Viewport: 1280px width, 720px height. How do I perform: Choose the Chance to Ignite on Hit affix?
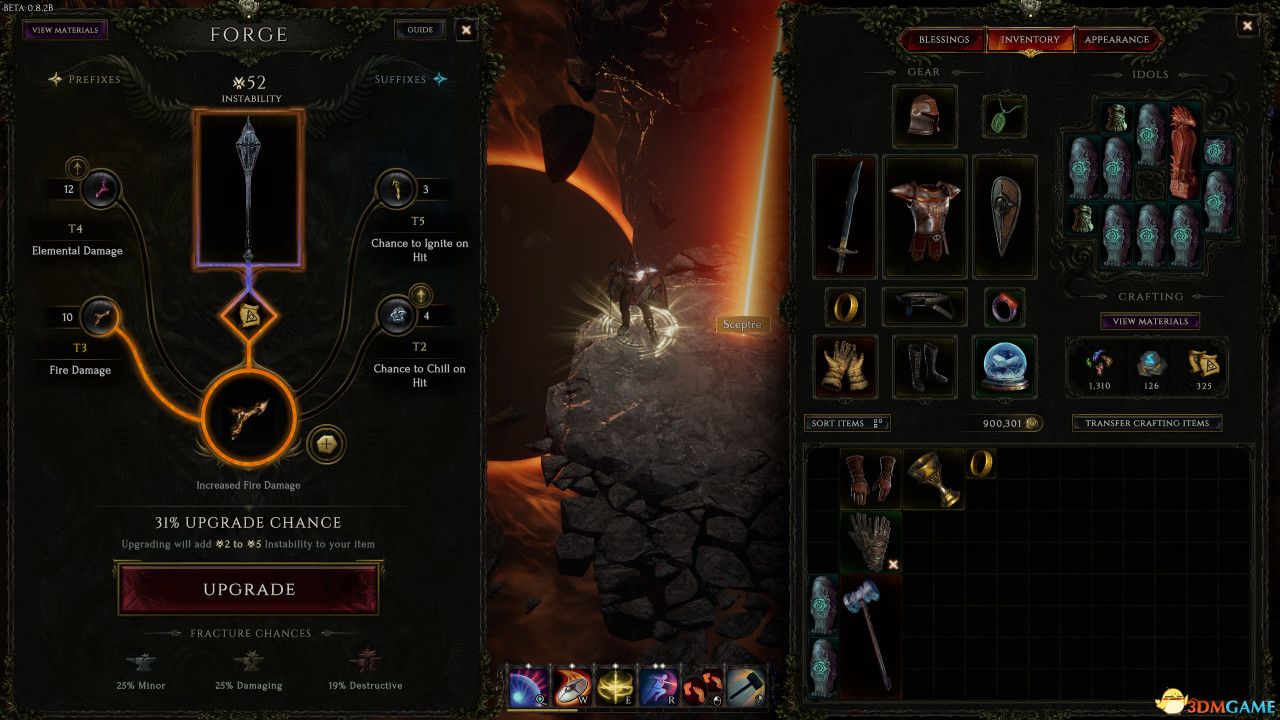[x=396, y=189]
